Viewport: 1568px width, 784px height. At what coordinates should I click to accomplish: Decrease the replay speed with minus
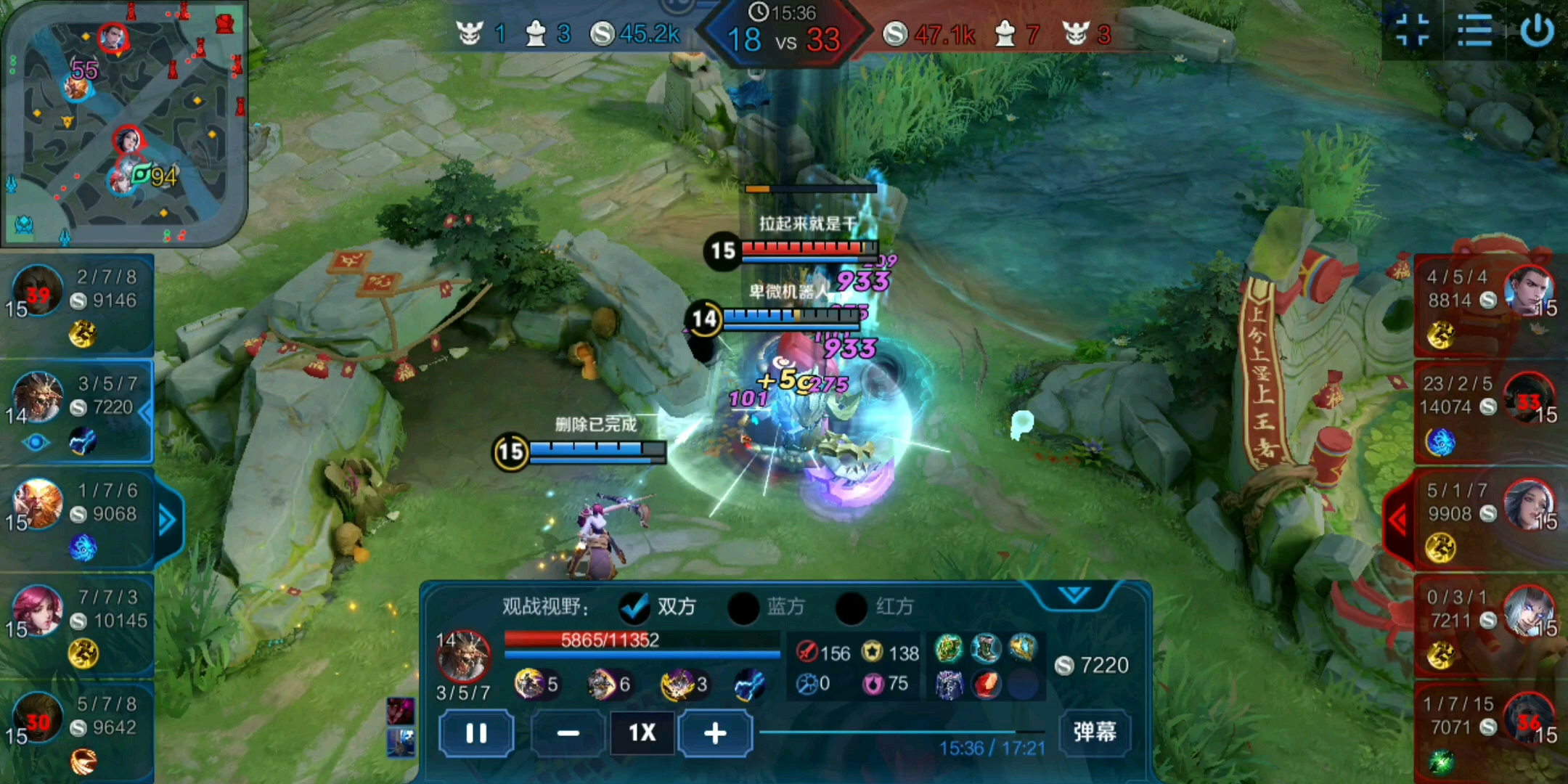(x=568, y=733)
